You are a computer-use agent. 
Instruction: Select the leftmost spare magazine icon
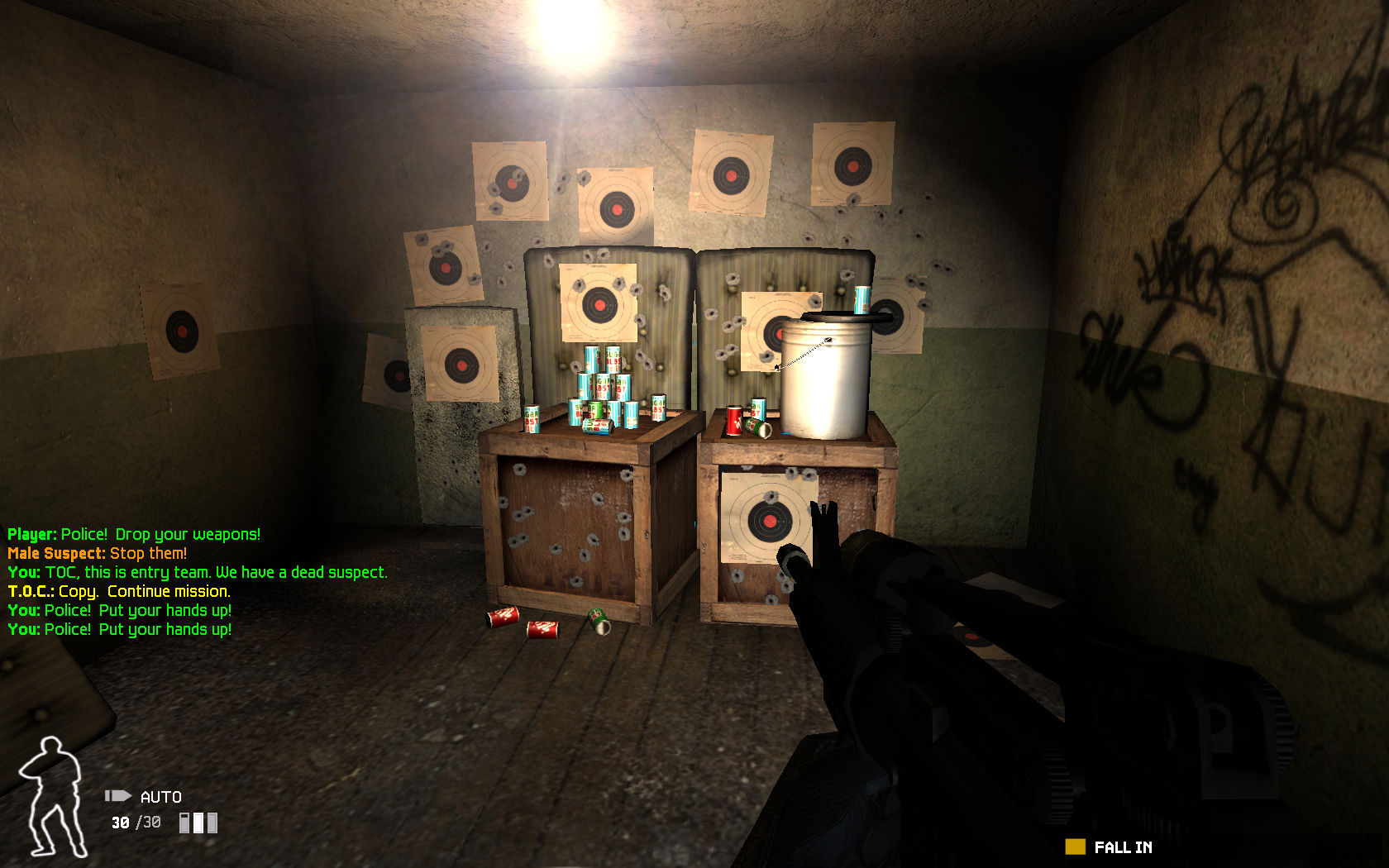tap(184, 823)
